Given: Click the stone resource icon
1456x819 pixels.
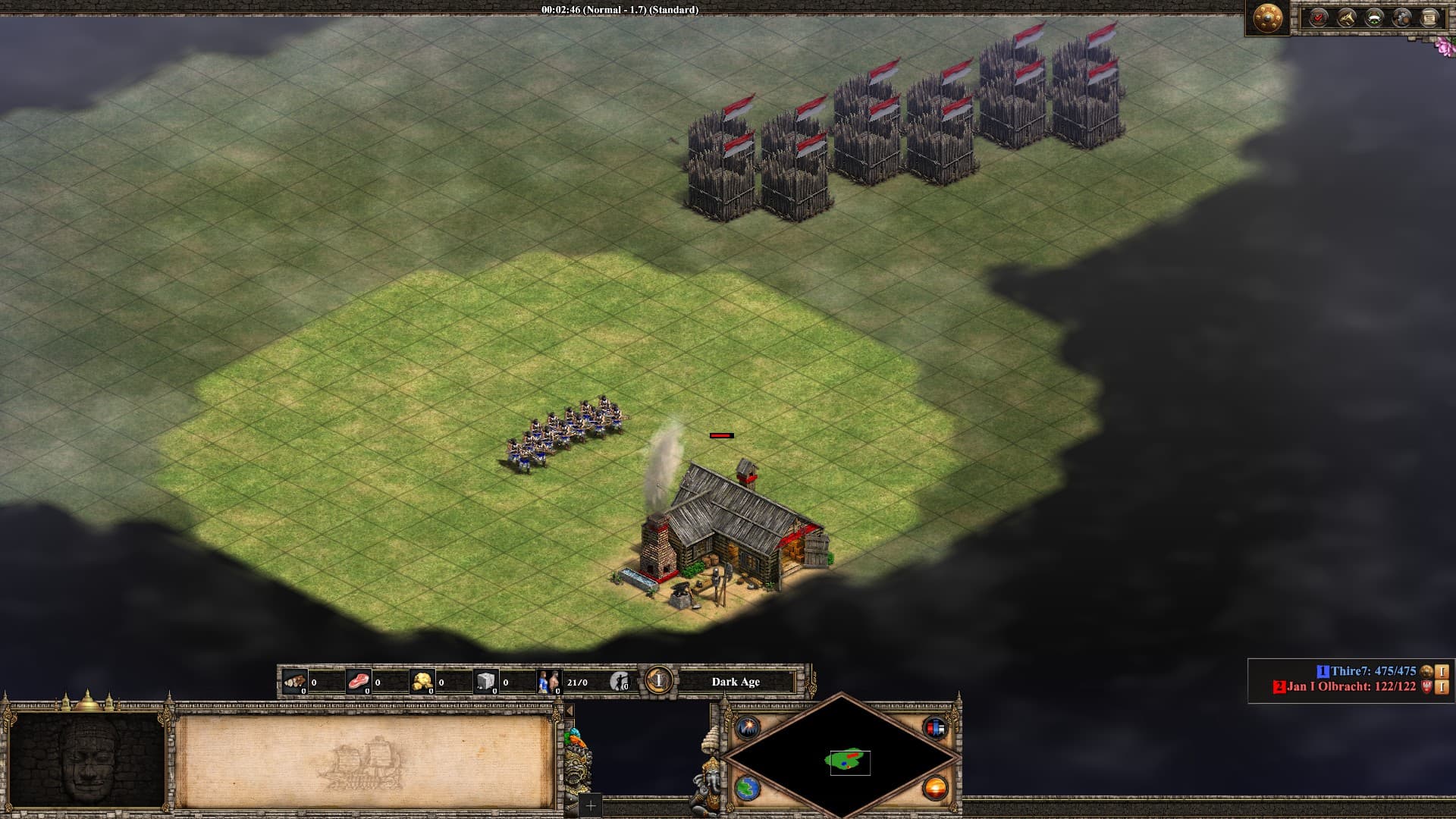Looking at the screenshot, I should coord(485,682).
